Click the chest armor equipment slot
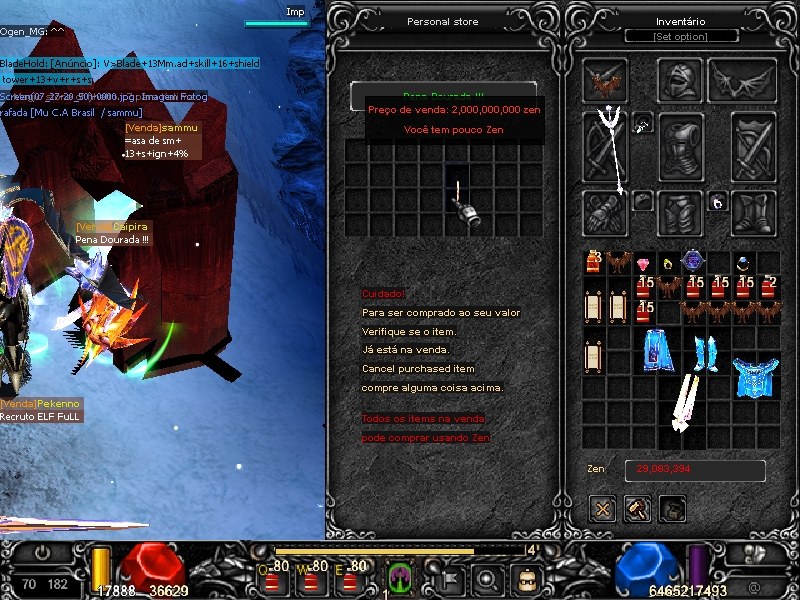 coord(680,147)
